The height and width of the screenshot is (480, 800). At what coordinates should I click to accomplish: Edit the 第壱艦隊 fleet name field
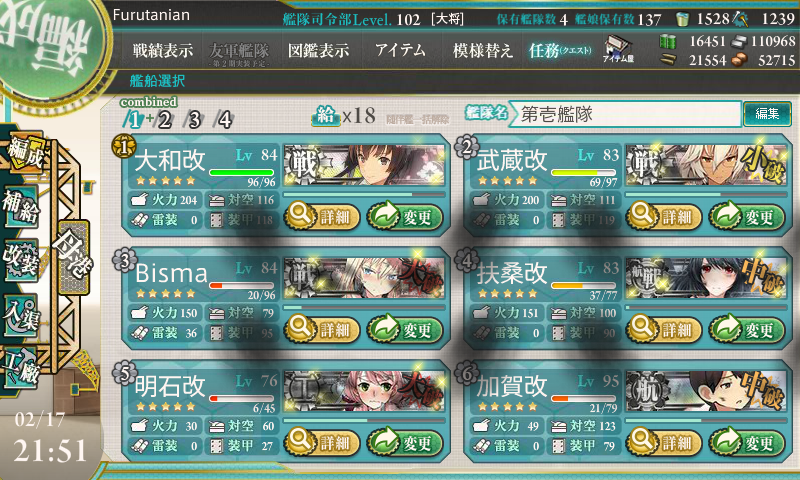626,114
